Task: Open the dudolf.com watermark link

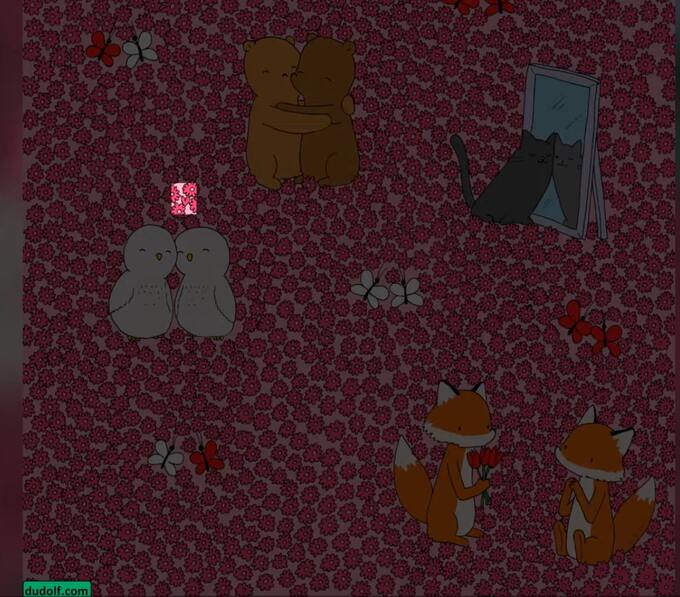Action: coord(57,590)
